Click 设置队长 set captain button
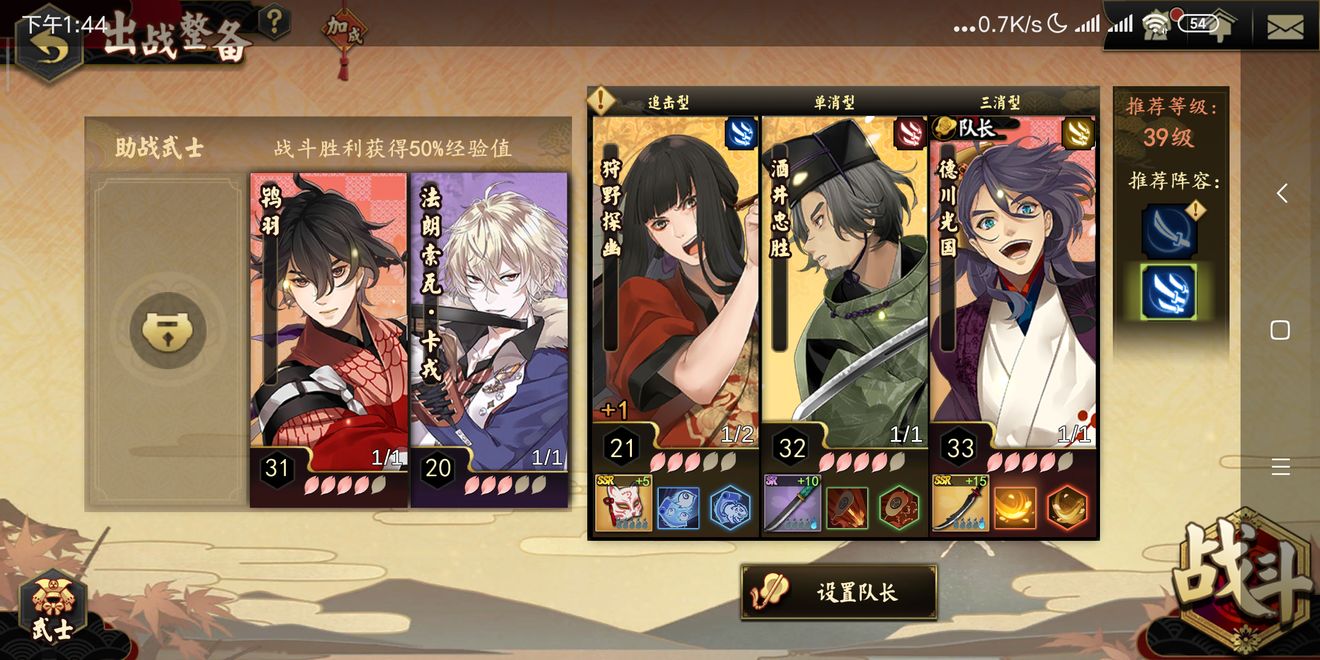This screenshot has height=660, width=1320. pyautogui.click(x=839, y=592)
